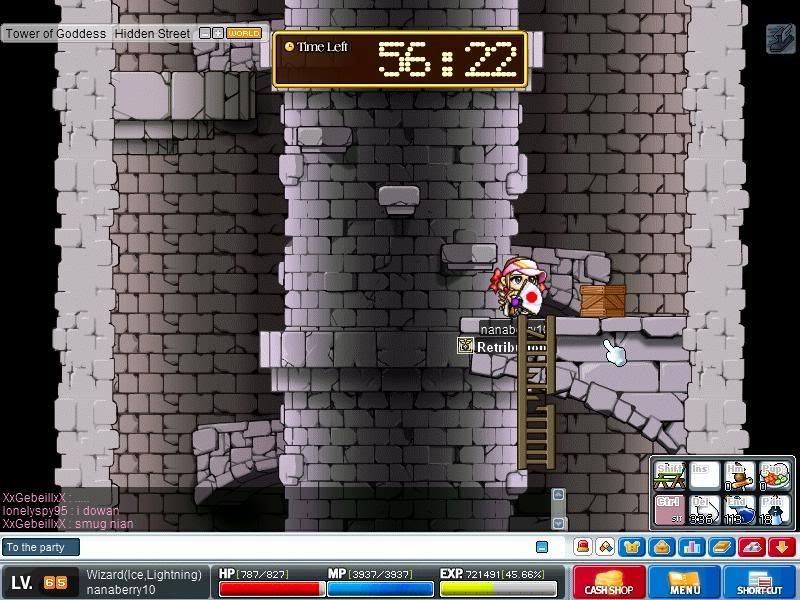Collapse the chat bar with the blue minus button
Screen dimensions: 800x600
click(x=542, y=547)
